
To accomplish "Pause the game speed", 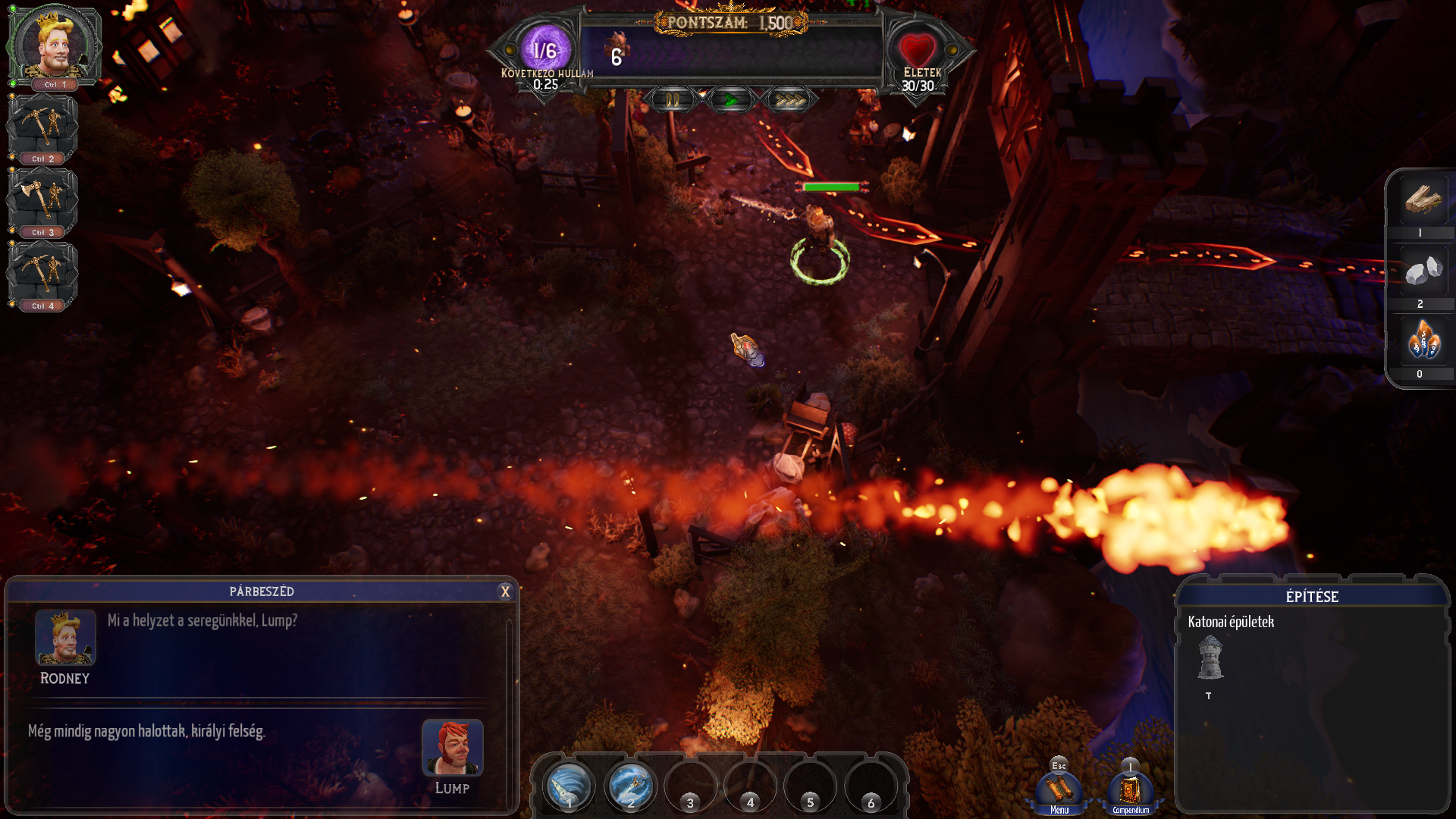I will pyautogui.click(x=673, y=100).
